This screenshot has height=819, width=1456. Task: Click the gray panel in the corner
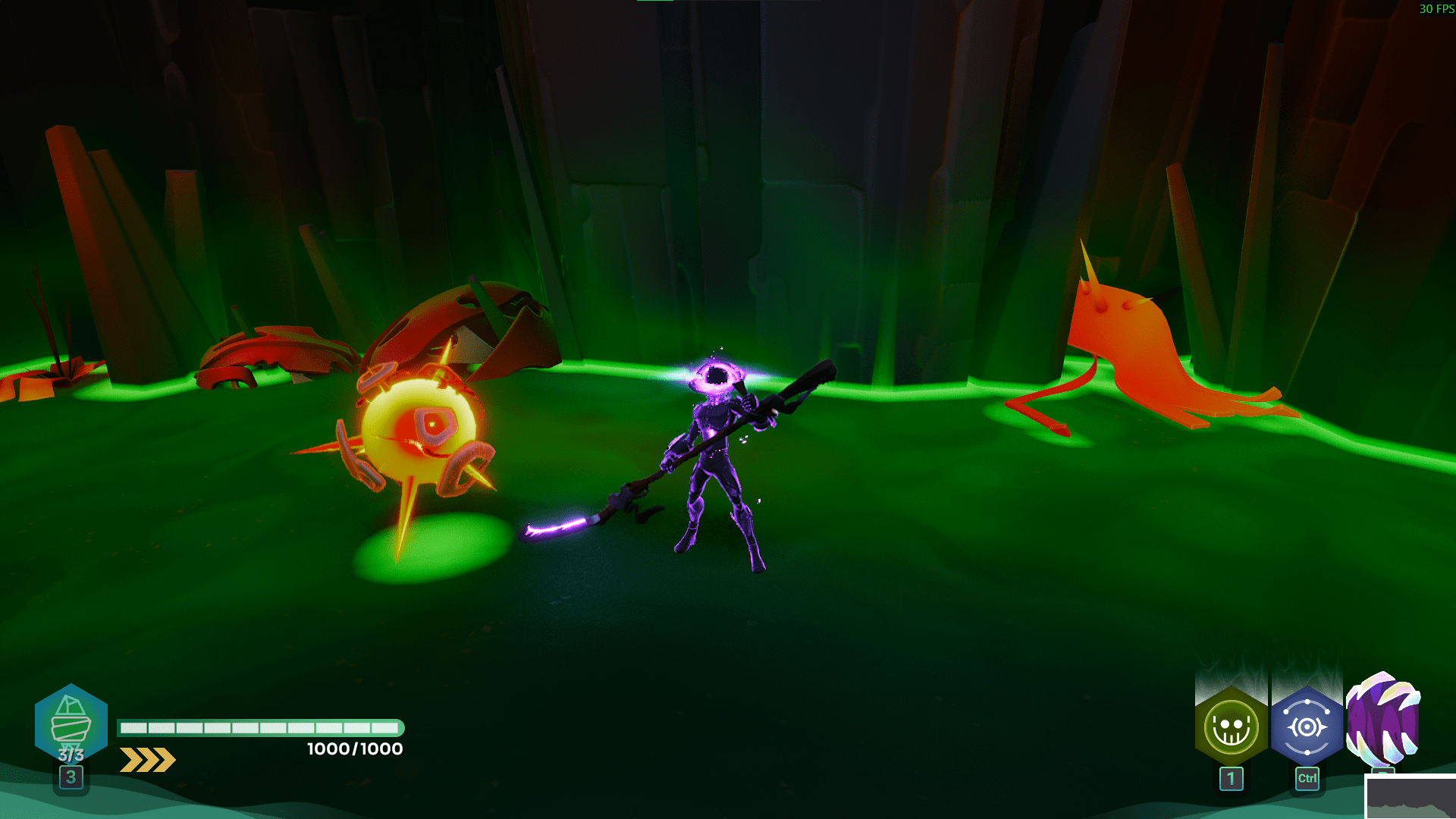1410,798
